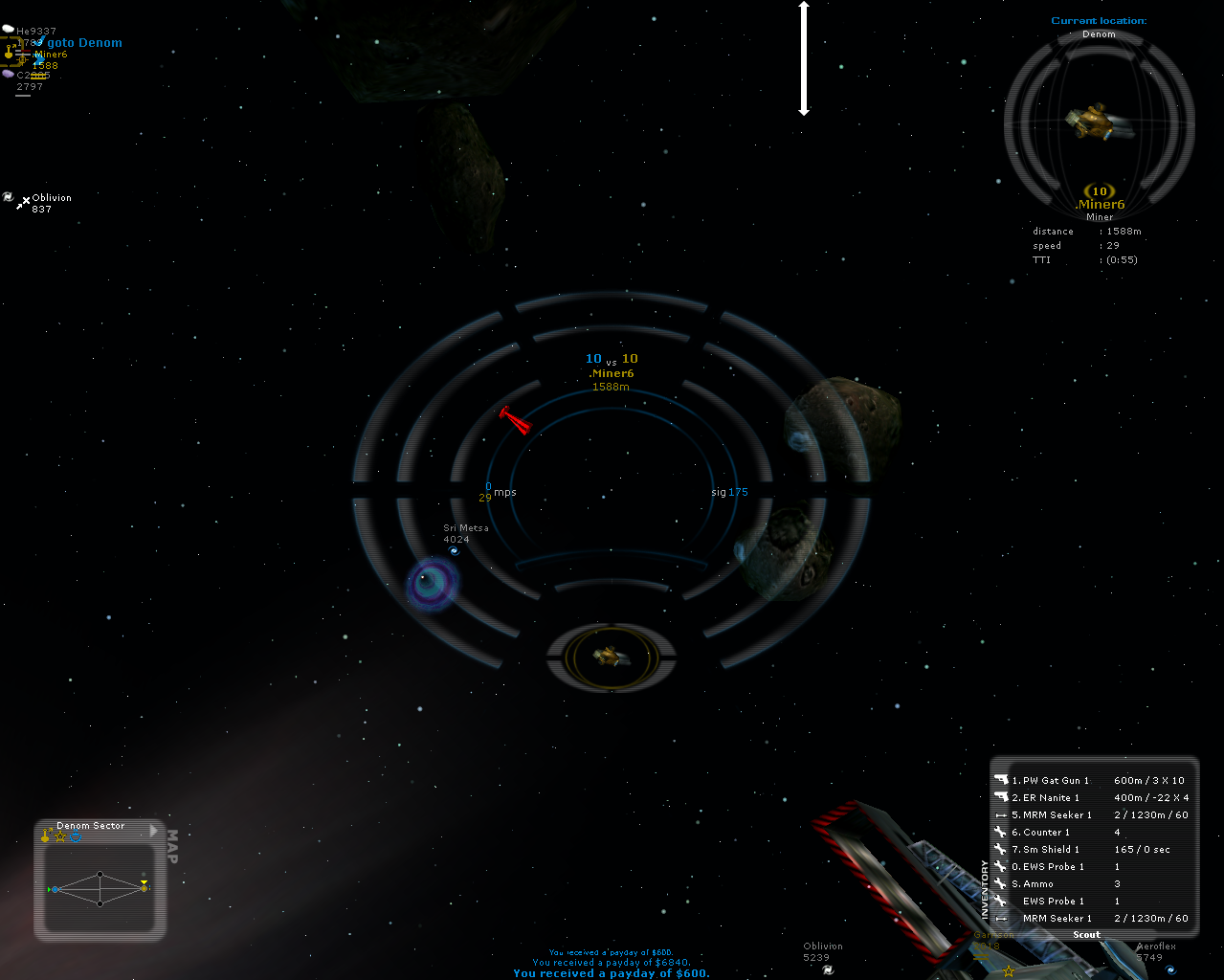Image resolution: width=1224 pixels, height=980 pixels.
Task: Select the Counter 1 inventory entry
Action: point(1046,833)
